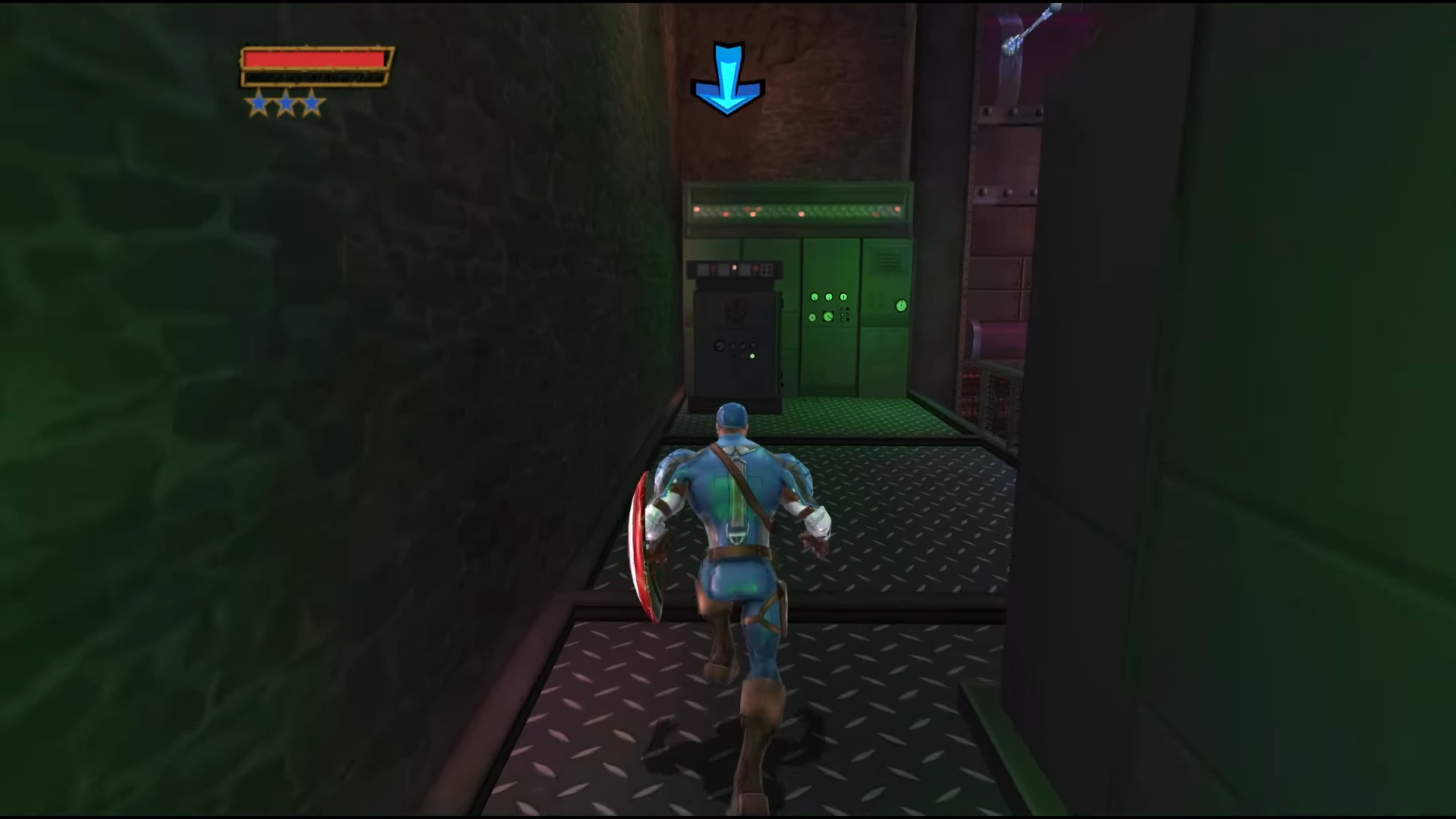Image resolution: width=1456 pixels, height=819 pixels.
Task: Click the row of orange status lights
Action: click(795, 212)
